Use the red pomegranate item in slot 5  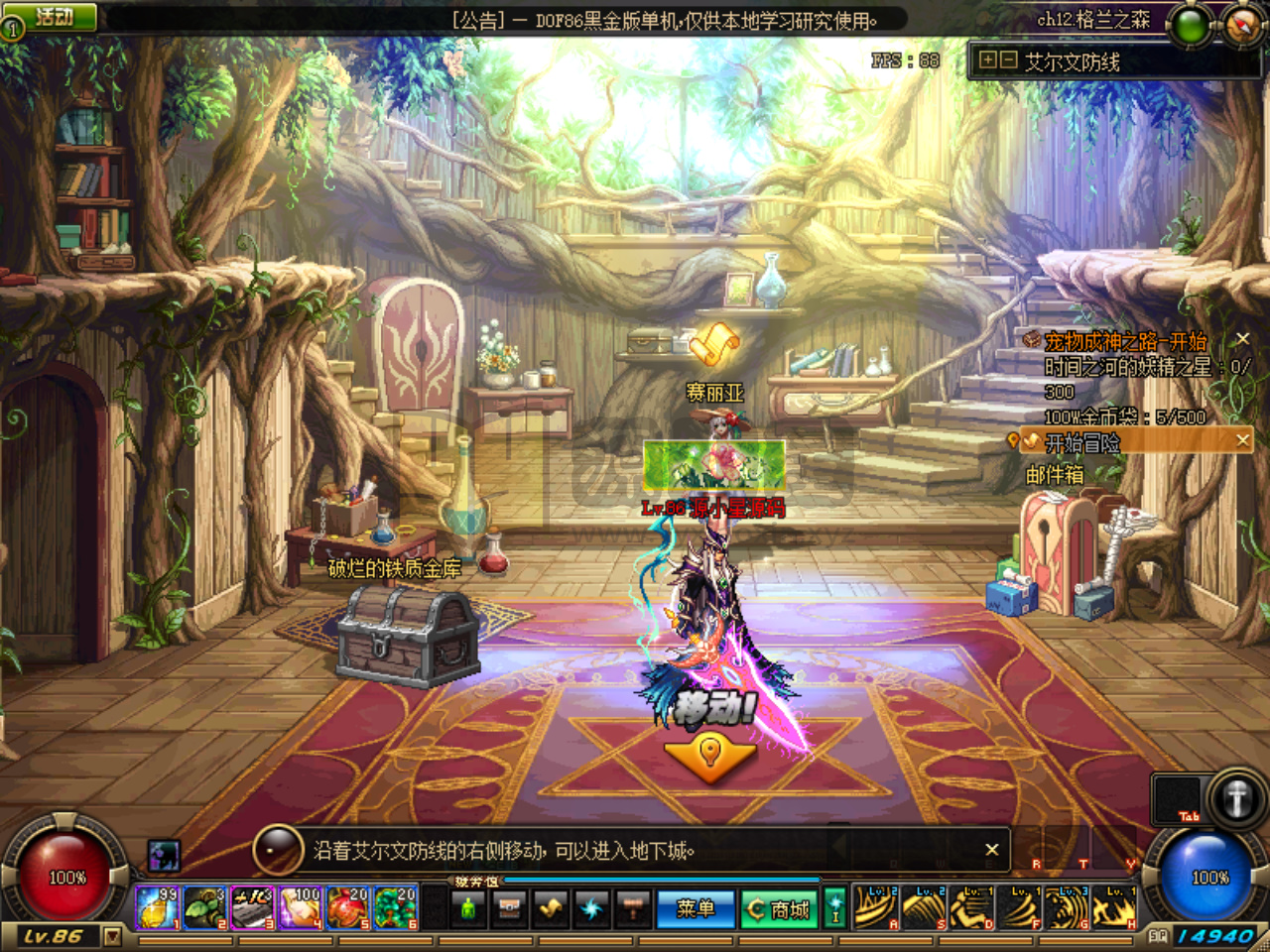click(347, 907)
